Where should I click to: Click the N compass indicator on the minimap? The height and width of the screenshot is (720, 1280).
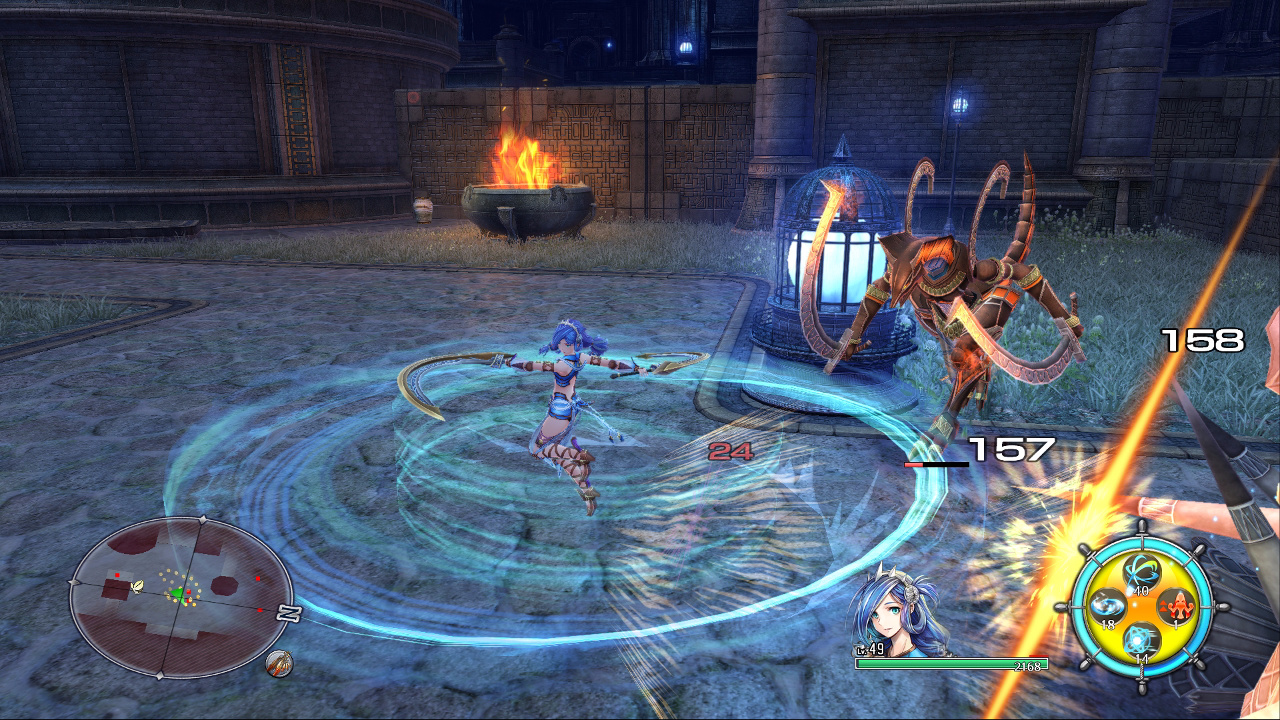point(286,614)
